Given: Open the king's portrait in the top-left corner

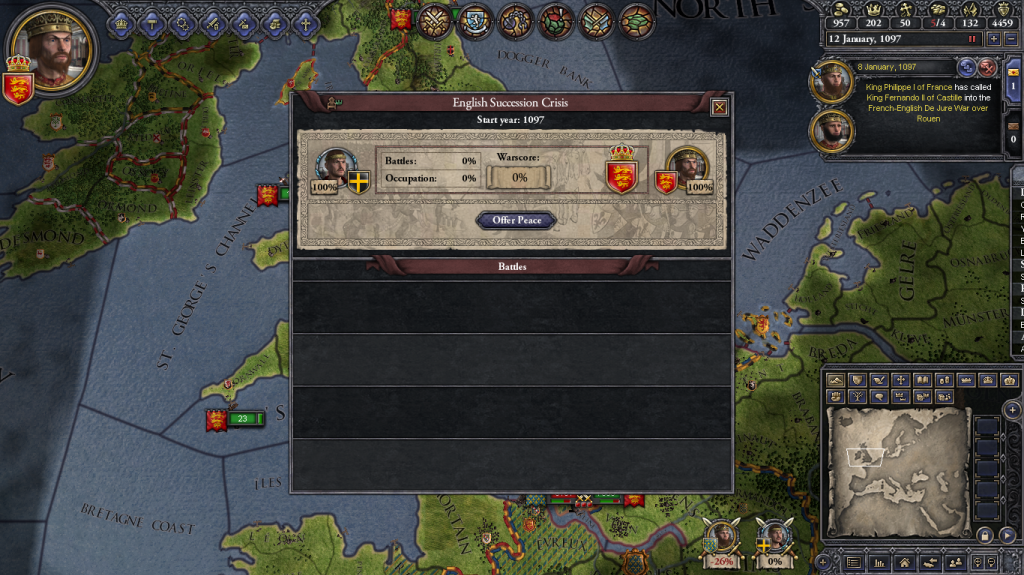Looking at the screenshot, I should (52, 50).
